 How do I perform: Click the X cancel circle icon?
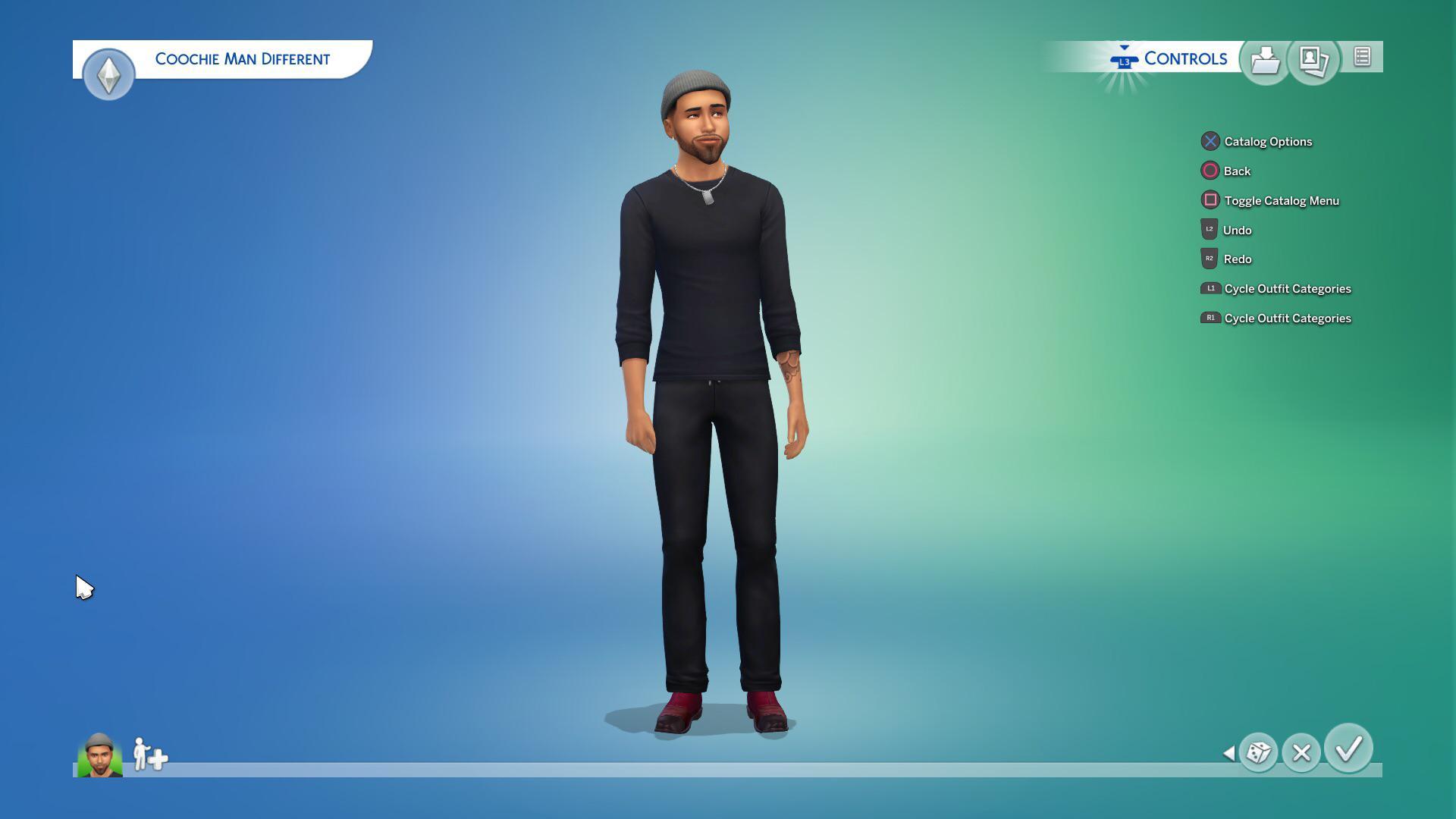[x=1301, y=754]
